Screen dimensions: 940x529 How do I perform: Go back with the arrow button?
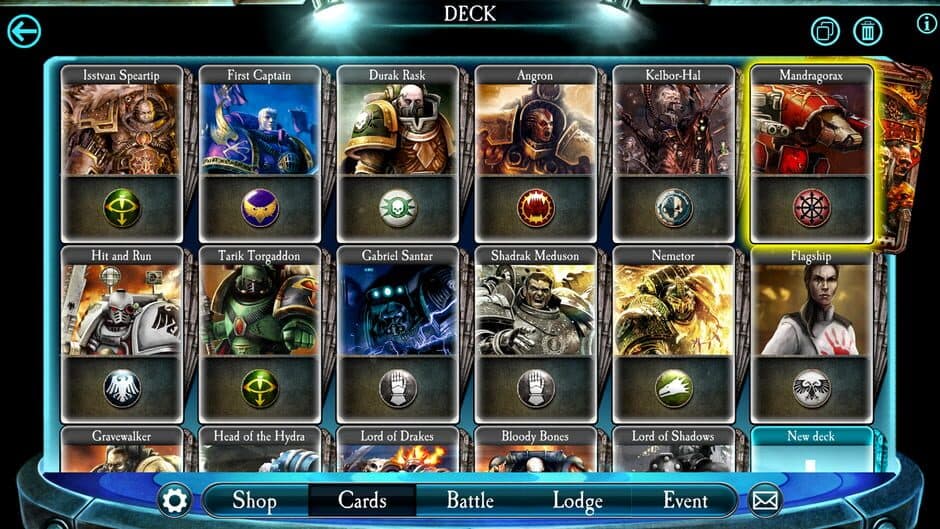[24, 31]
